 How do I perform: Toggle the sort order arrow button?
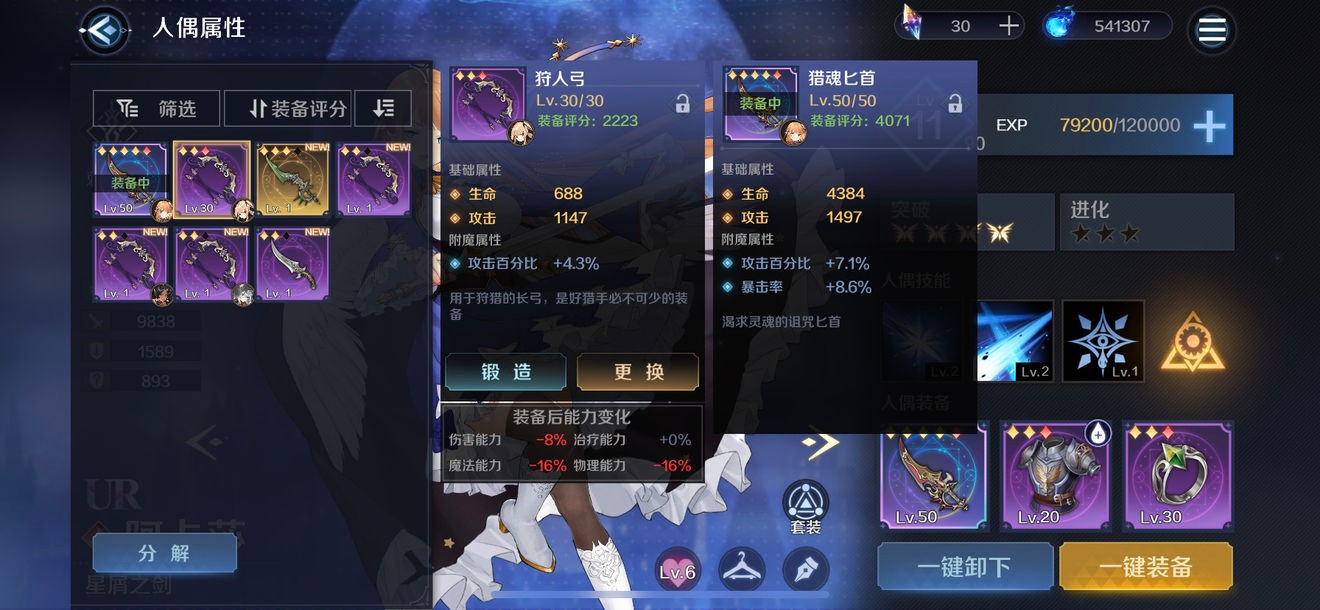(x=383, y=109)
